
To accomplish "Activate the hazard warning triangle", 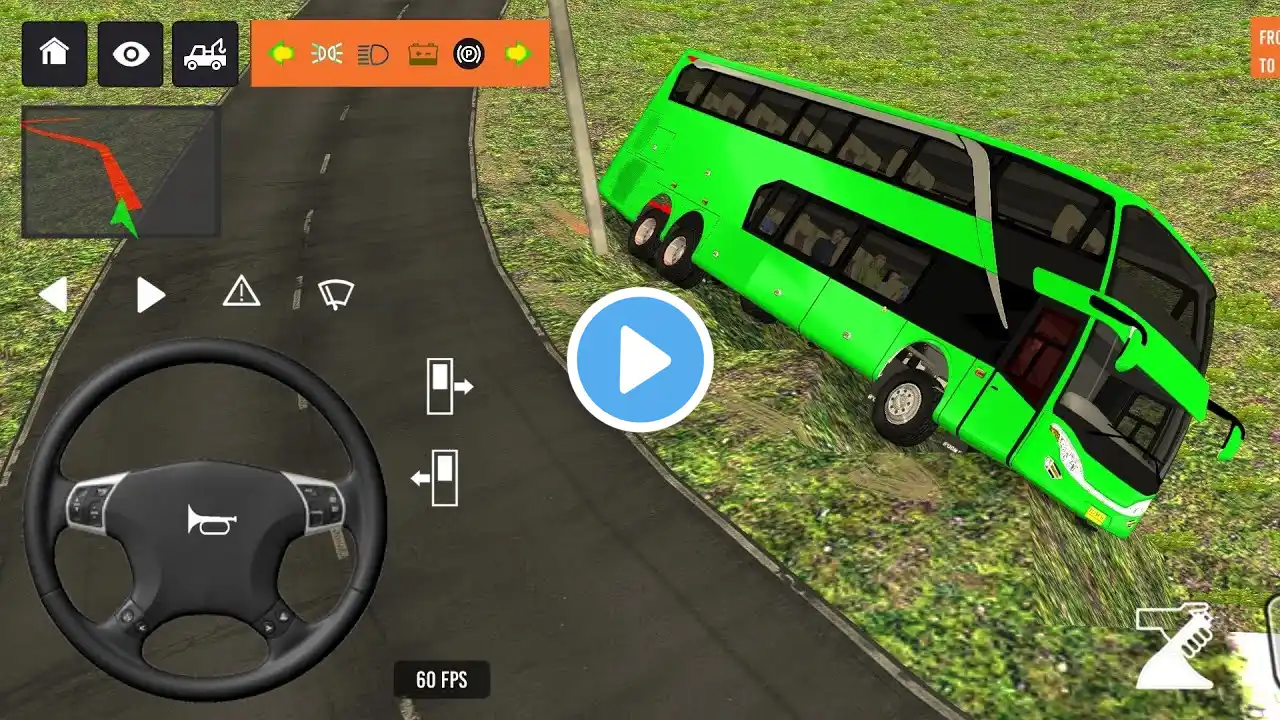I will tap(241, 292).
